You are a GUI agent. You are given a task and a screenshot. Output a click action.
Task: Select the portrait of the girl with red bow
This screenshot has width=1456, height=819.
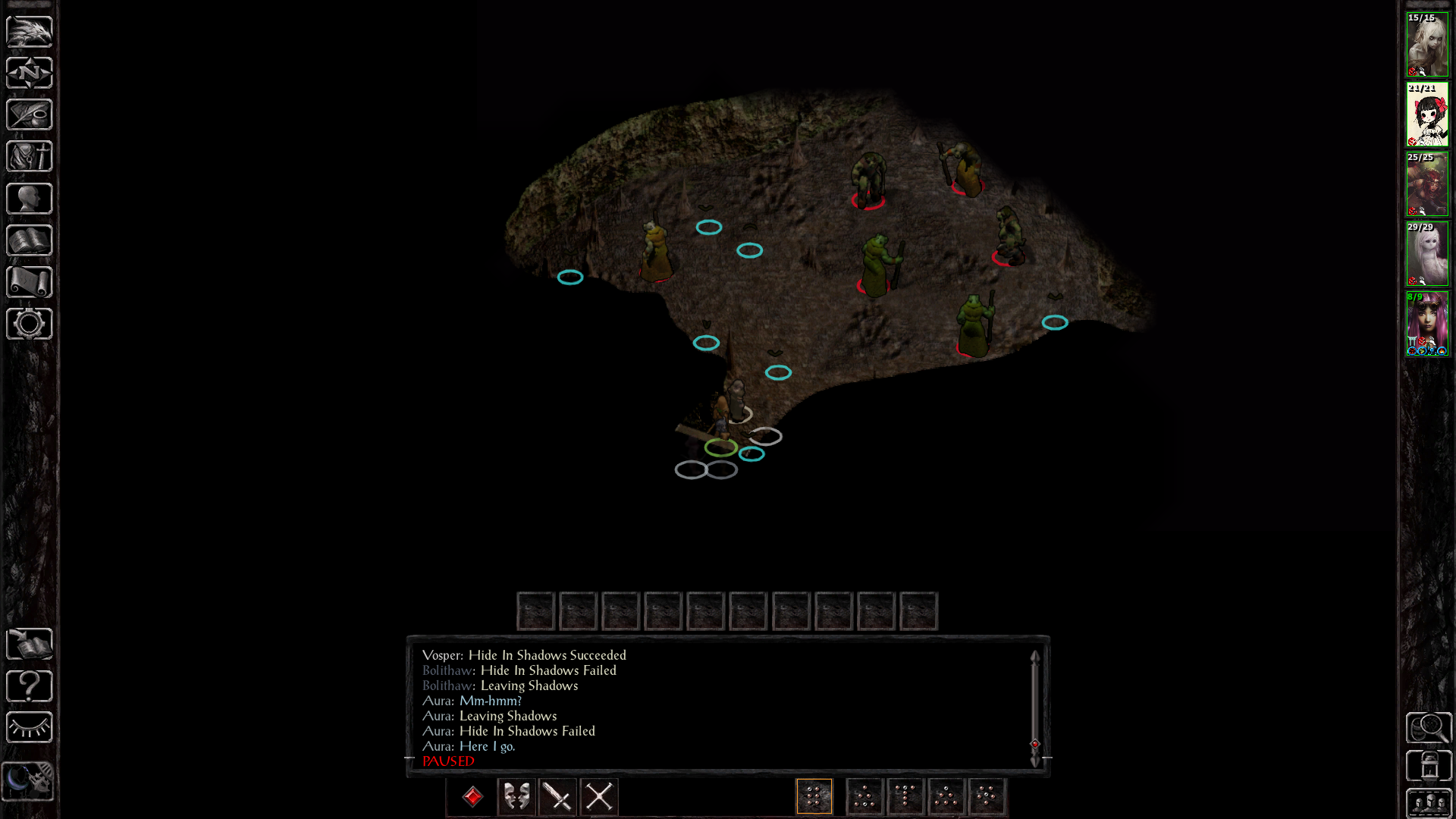[x=1427, y=115]
